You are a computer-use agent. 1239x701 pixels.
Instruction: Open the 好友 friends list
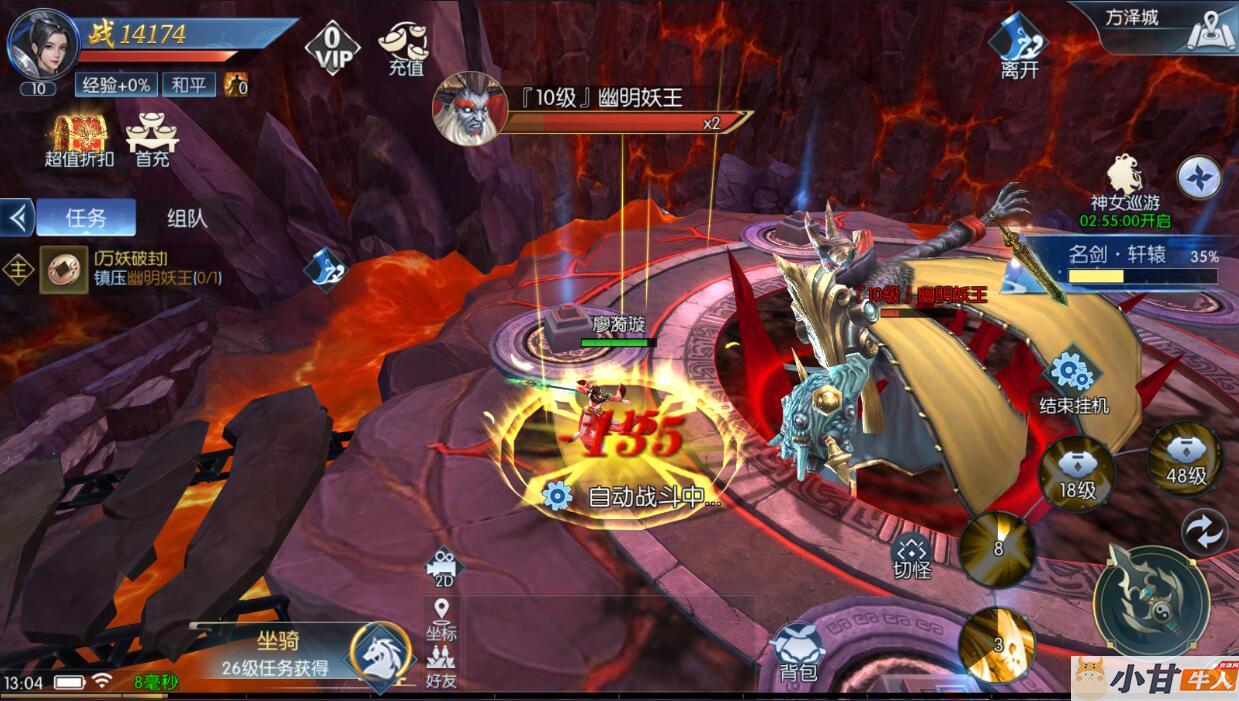pyautogui.click(x=441, y=668)
